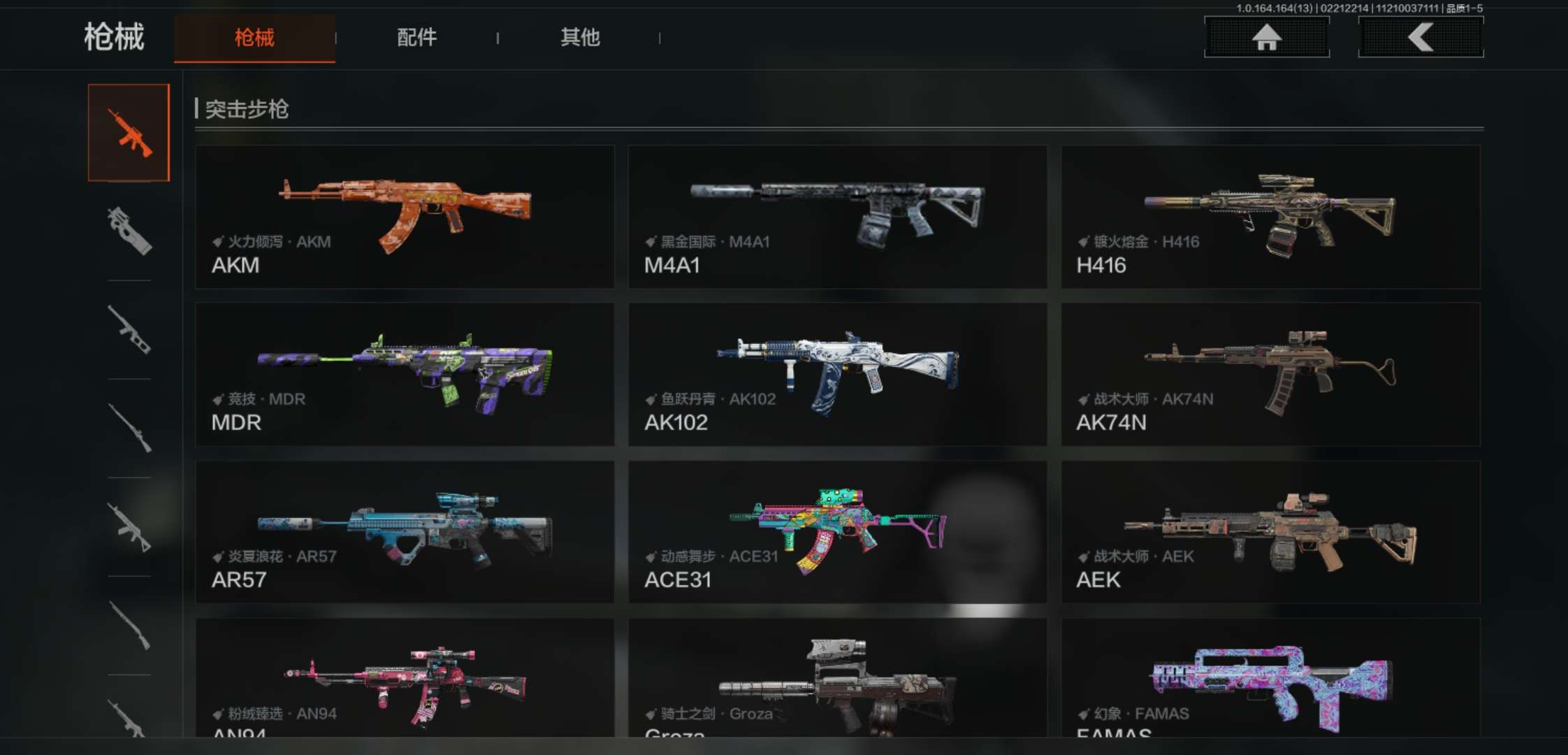Viewport: 1568px width, 755px height.
Task: Open the H416 weapon card
Action: click(1270, 217)
